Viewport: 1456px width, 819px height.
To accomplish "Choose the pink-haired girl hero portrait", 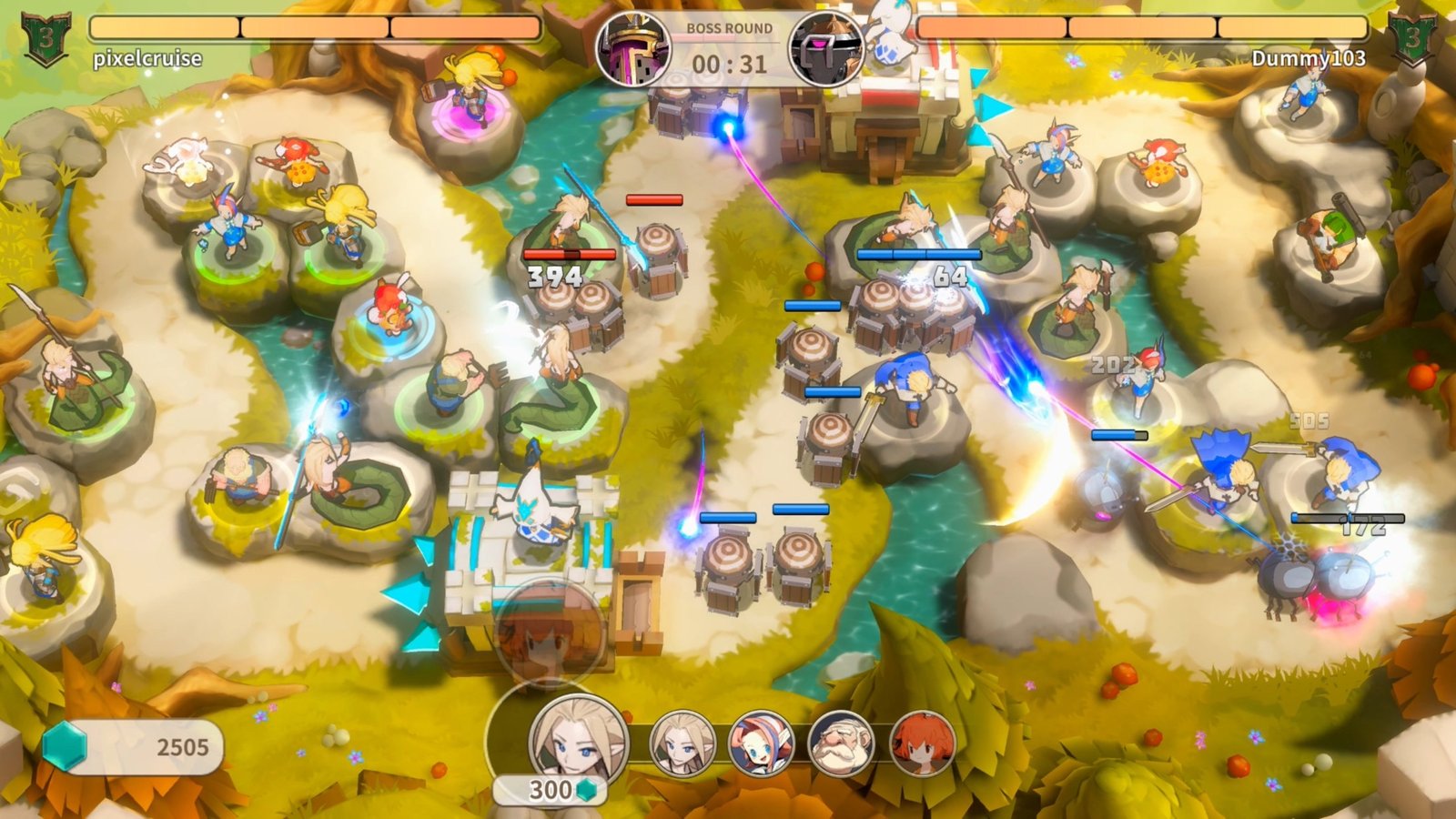I will coord(761,743).
